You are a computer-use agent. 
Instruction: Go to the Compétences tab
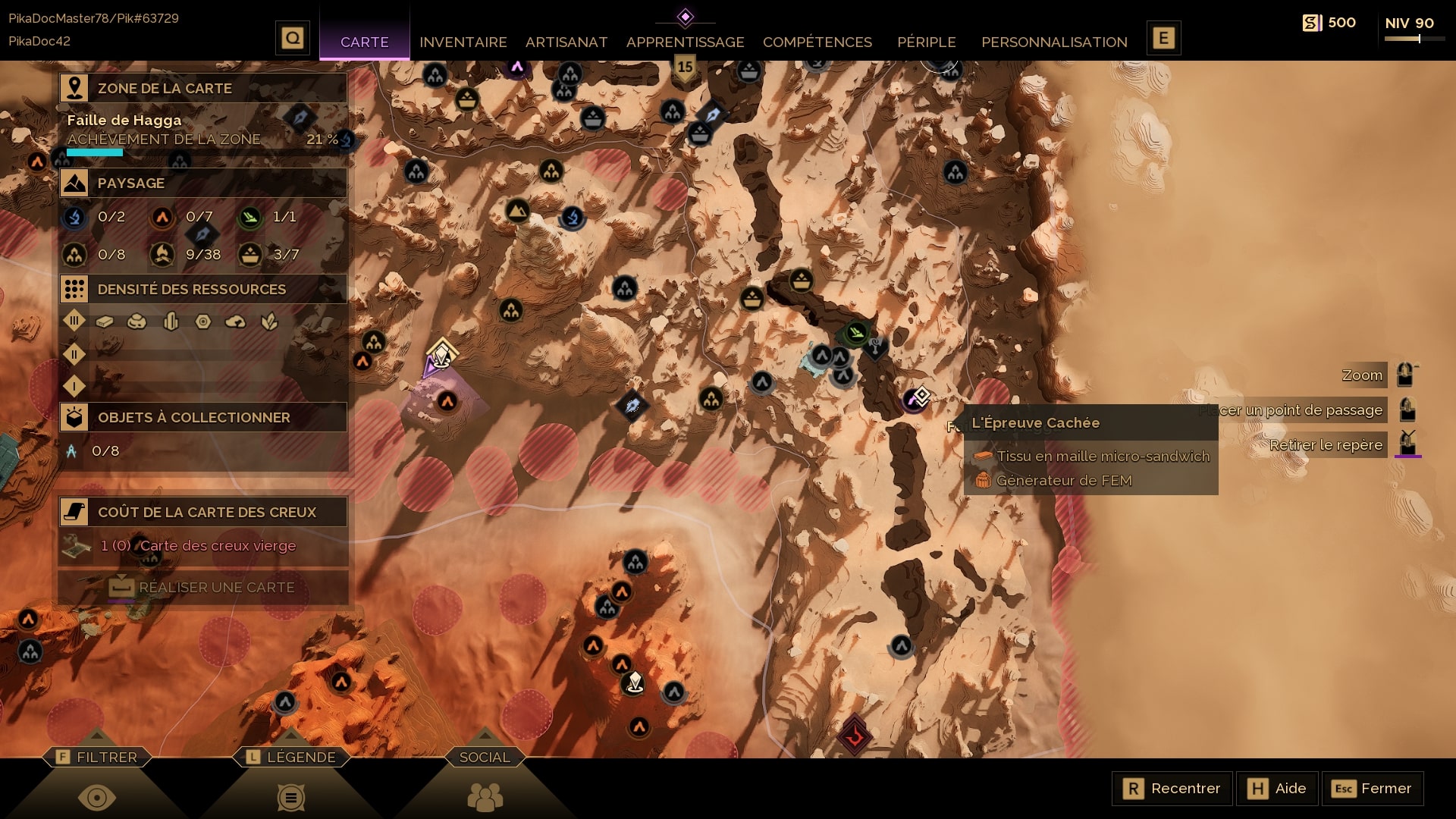point(817,42)
